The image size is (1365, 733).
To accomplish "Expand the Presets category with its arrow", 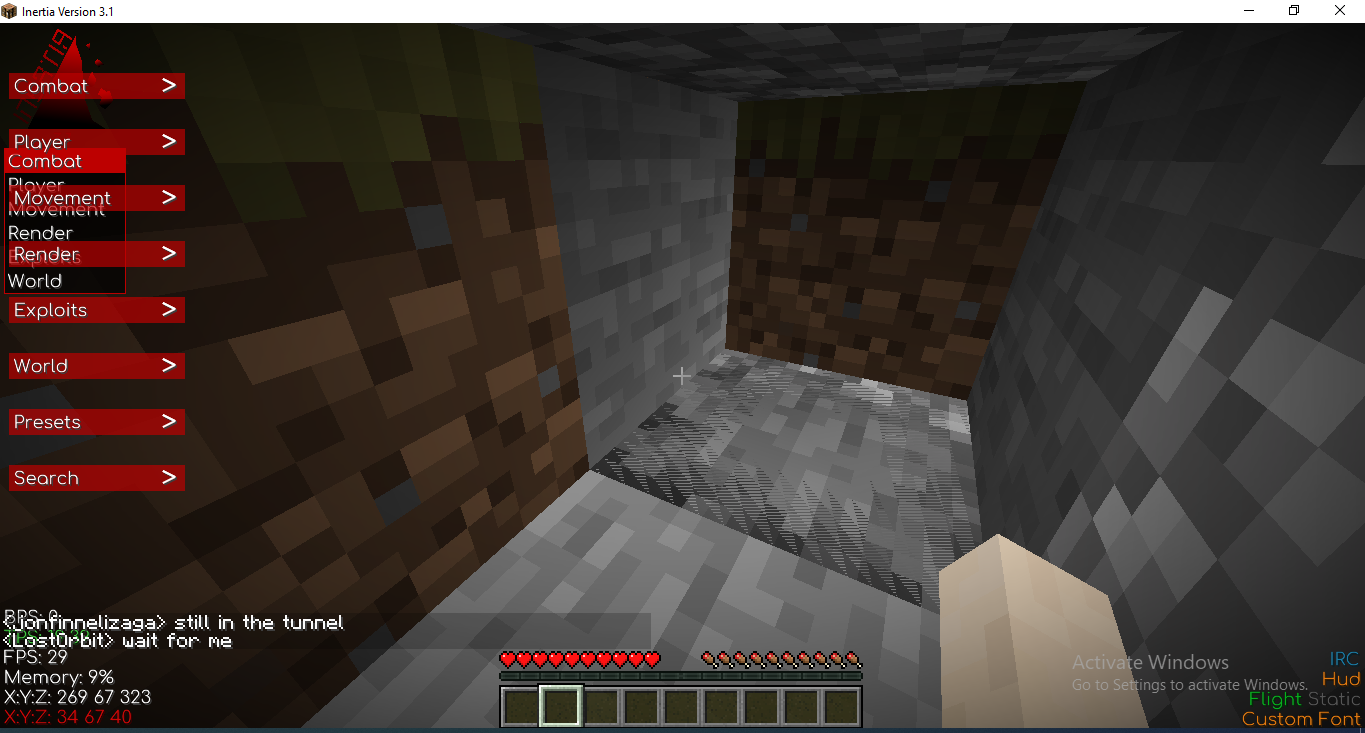I will click(x=169, y=421).
